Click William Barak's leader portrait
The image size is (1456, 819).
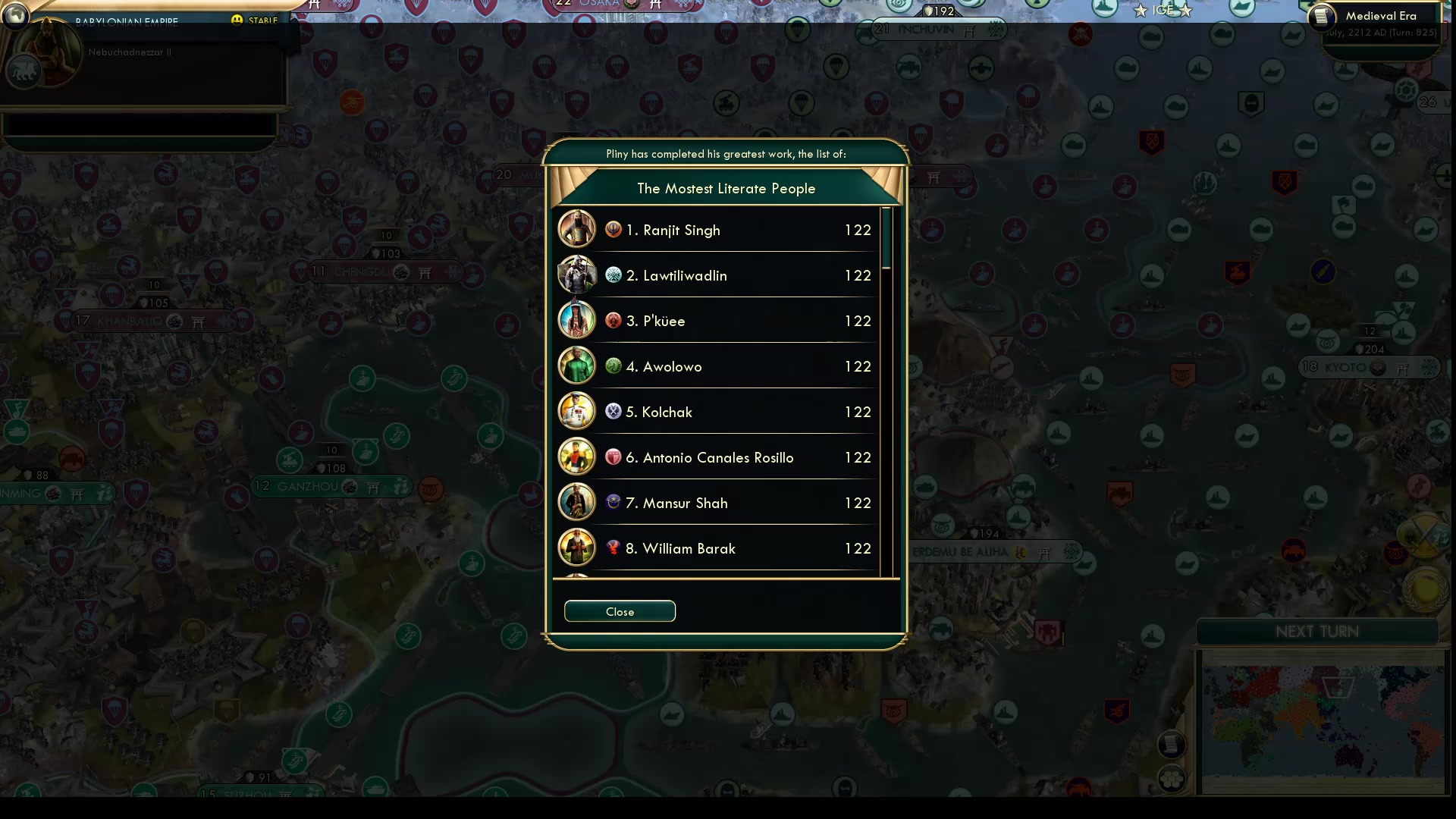point(576,548)
